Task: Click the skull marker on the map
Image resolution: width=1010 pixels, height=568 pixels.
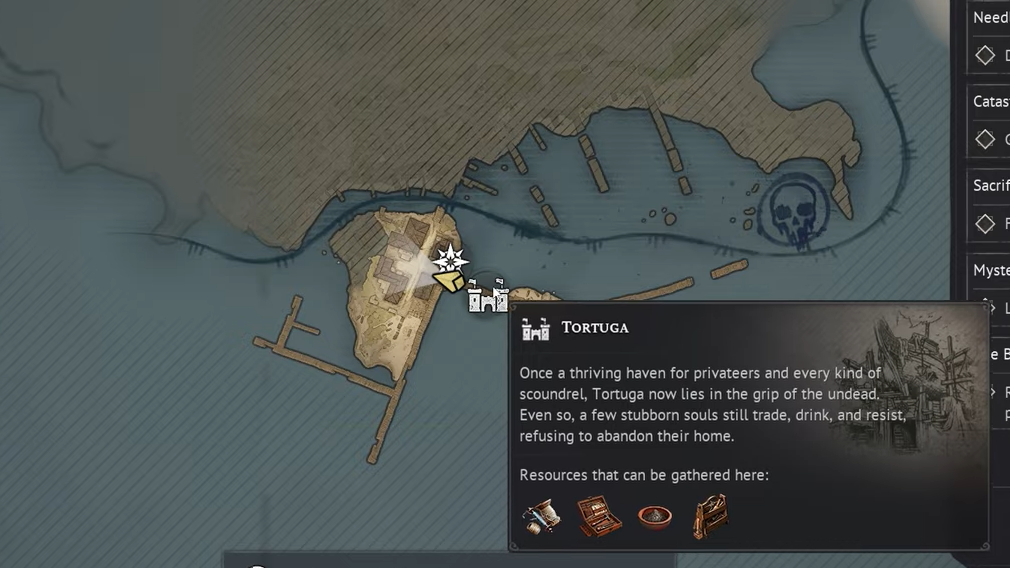Action: click(x=795, y=212)
